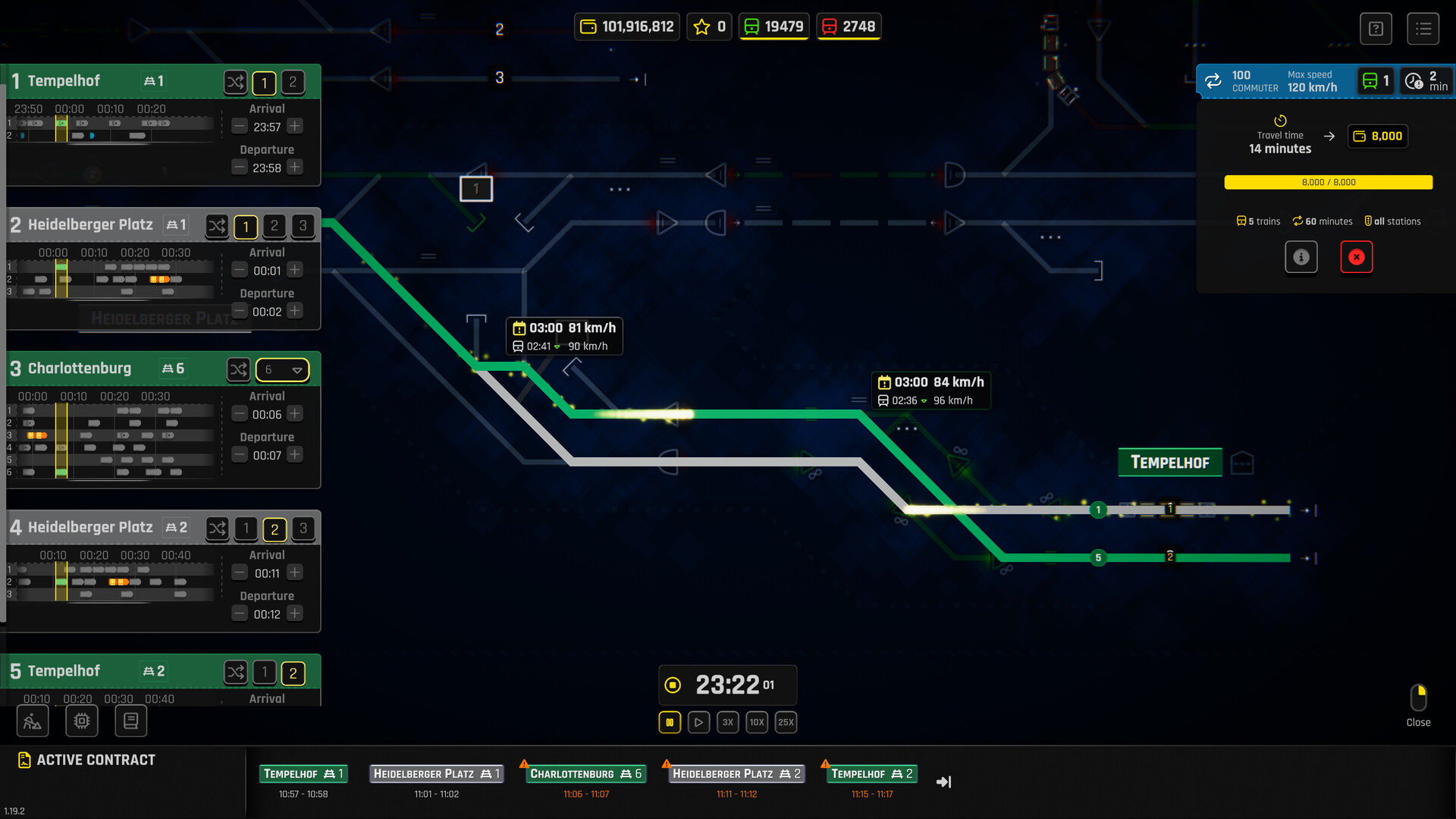Select platform 2 on Tempelhof panel 1
1456x819 pixels.
tap(293, 83)
